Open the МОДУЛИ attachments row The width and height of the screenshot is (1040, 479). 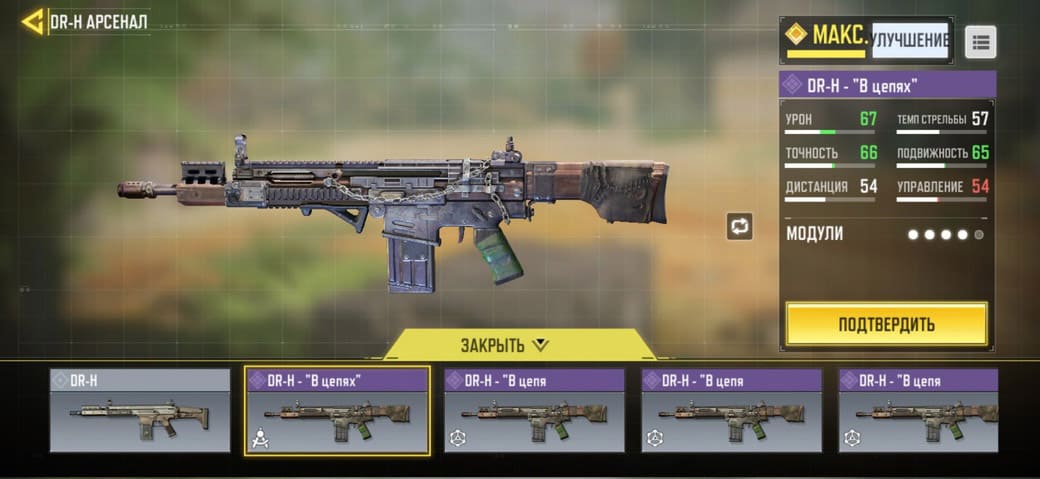(886, 234)
